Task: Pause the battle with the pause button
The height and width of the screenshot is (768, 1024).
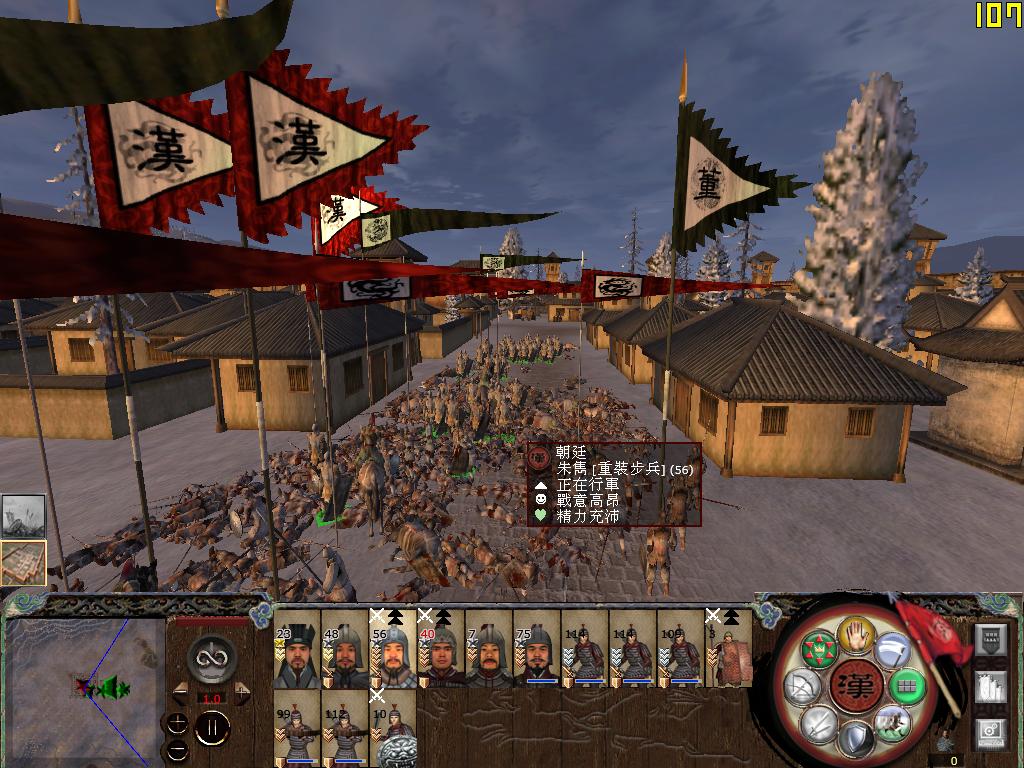Action: click(211, 727)
